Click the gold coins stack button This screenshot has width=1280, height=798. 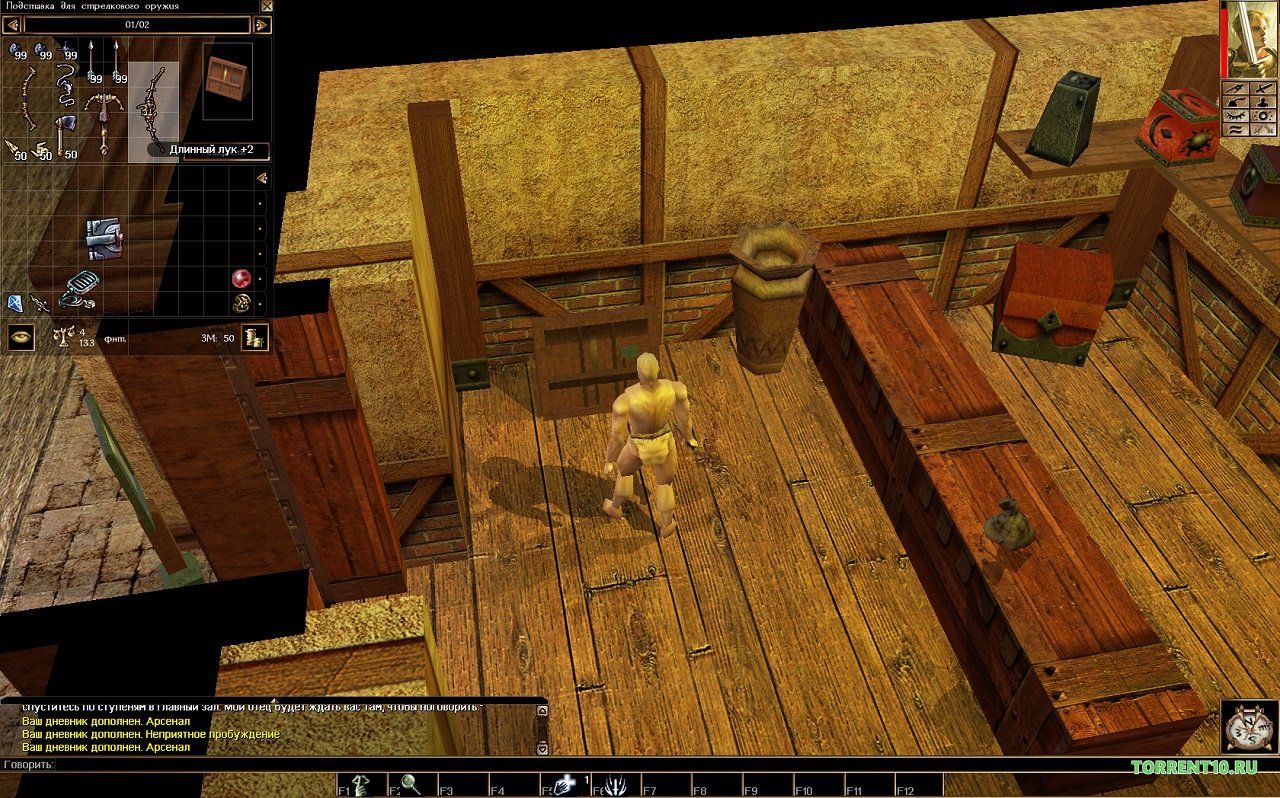pos(256,337)
